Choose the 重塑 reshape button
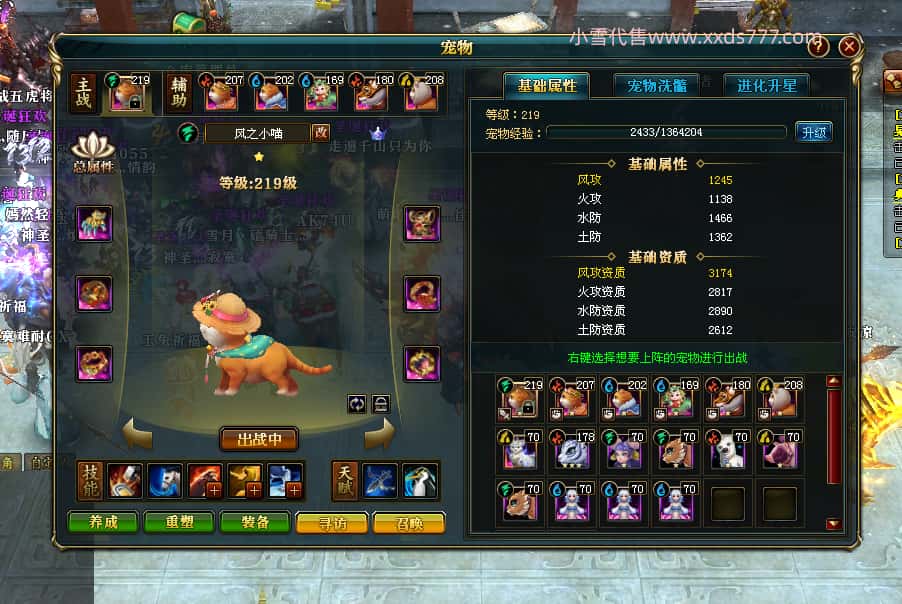 coord(180,522)
